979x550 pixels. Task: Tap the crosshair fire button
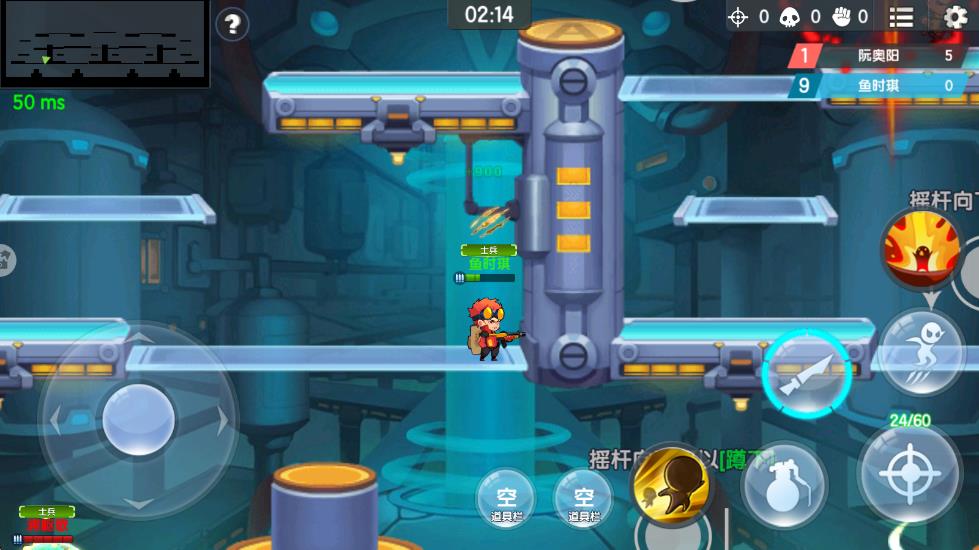coord(909,478)
